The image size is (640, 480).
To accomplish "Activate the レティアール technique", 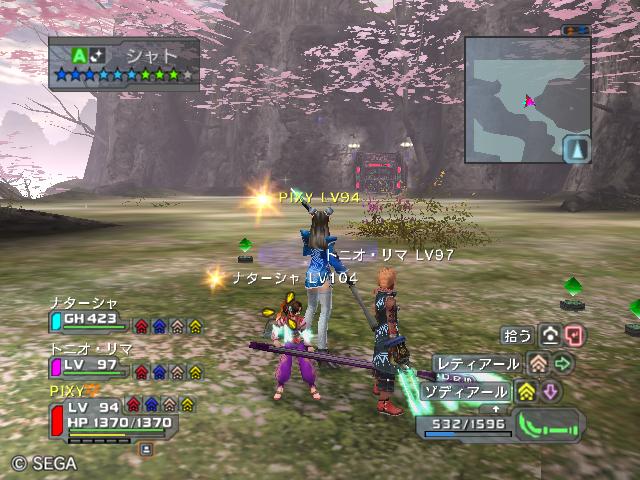I will [477, 364].
